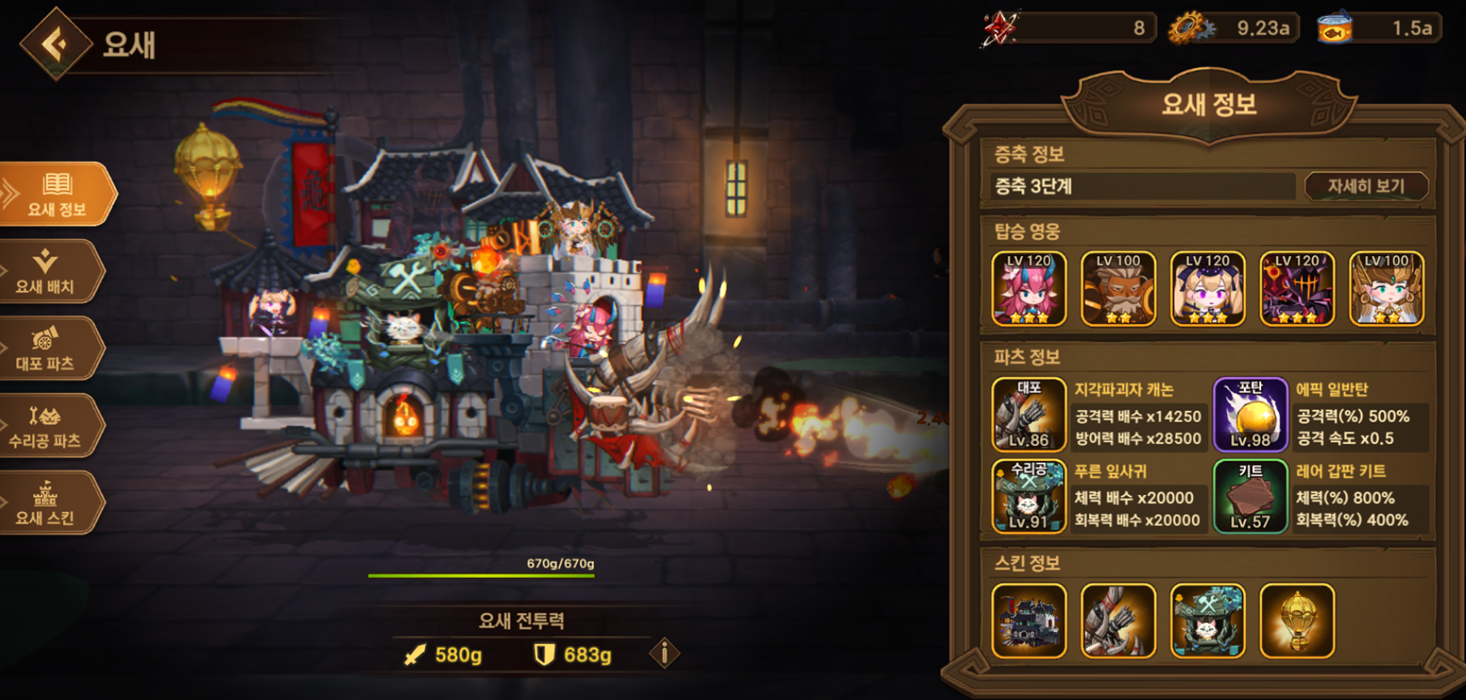This screenshot has height=700, width=1466.
Task: Choose the blonde purple-eyed hero portrait
Action: (1208, 288)
